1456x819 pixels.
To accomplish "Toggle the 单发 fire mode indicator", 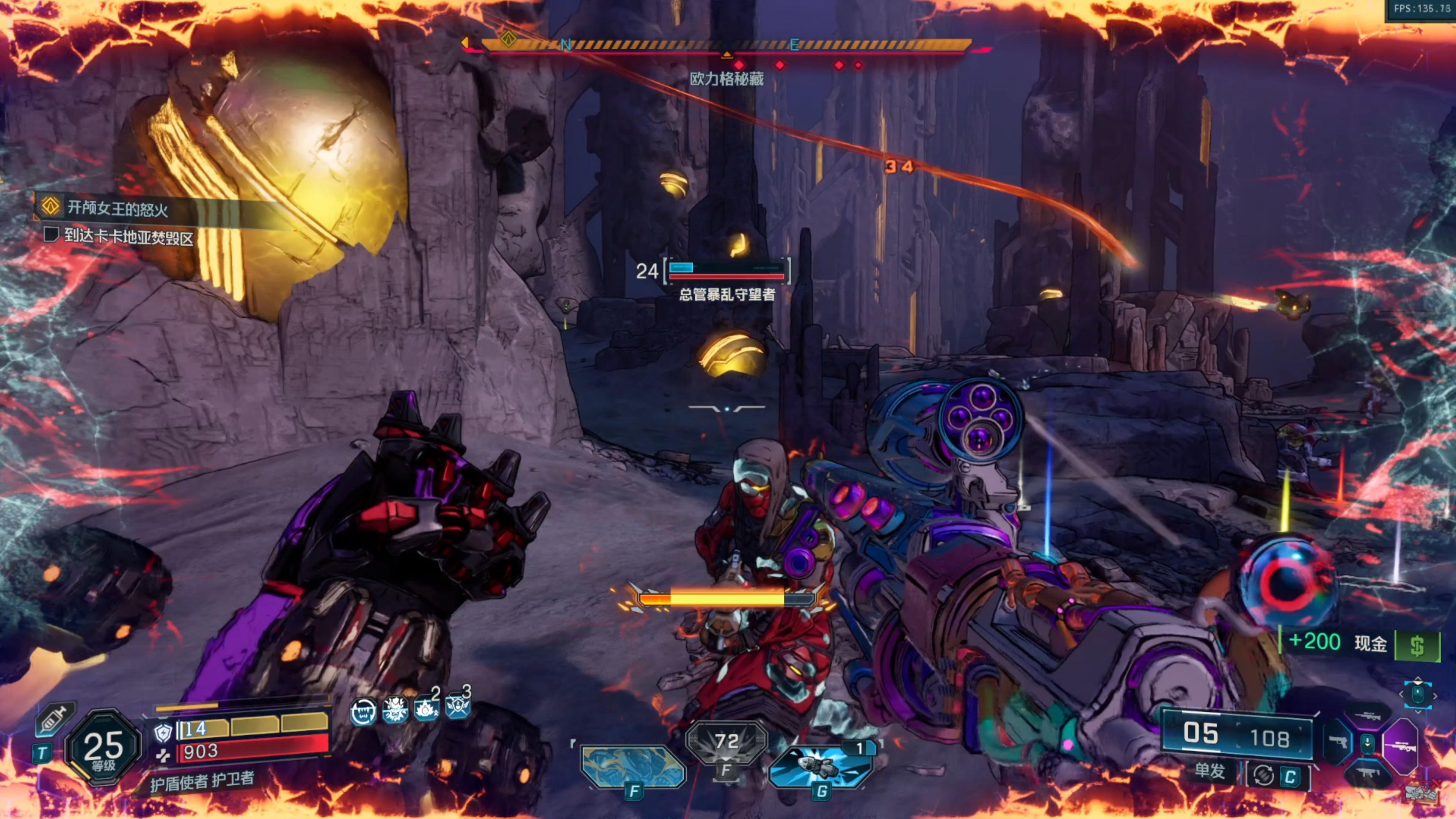I will click(1209, 770).
